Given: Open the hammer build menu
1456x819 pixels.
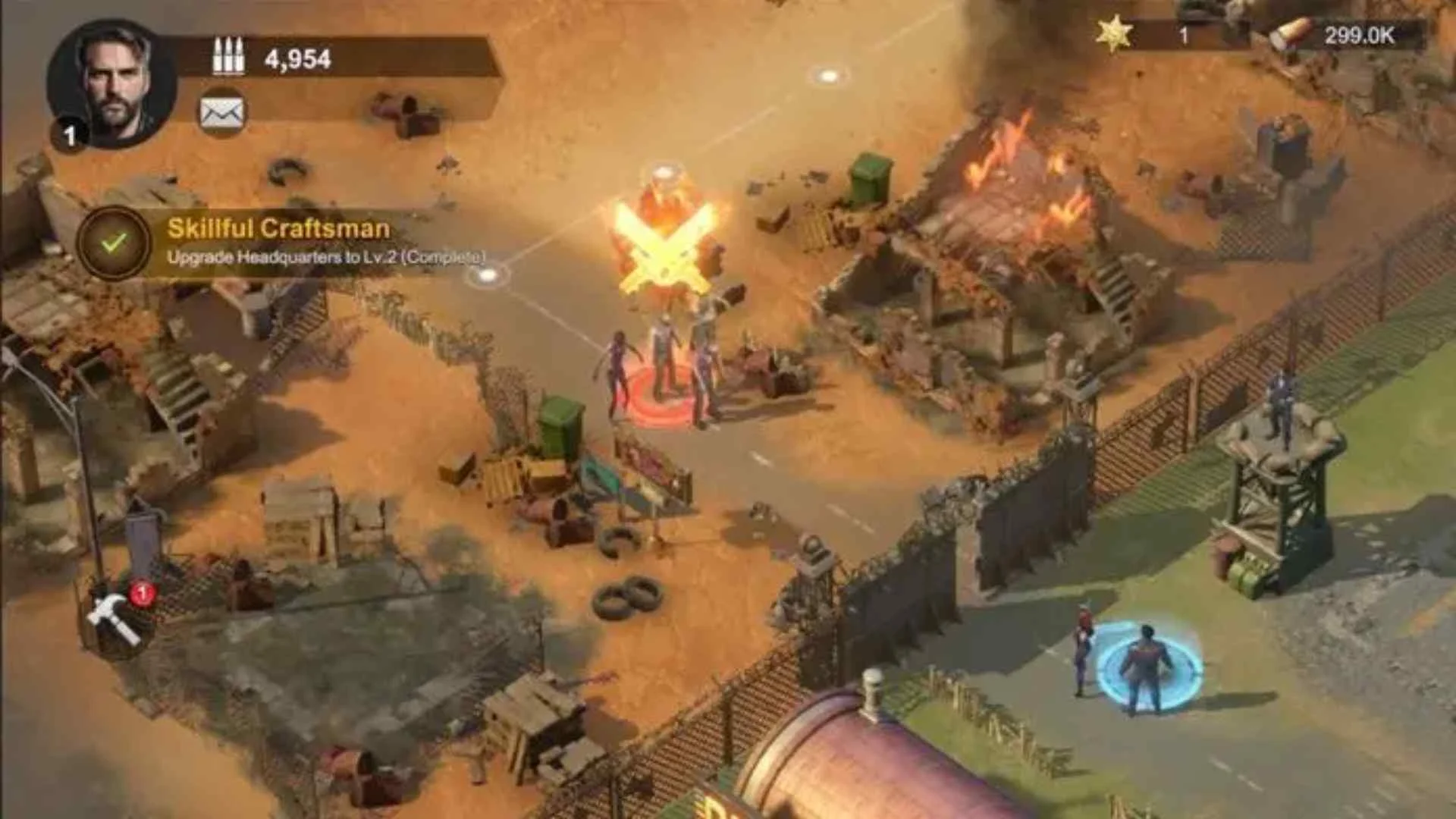Looking at the screenshot, I should [x=115, y=618].
